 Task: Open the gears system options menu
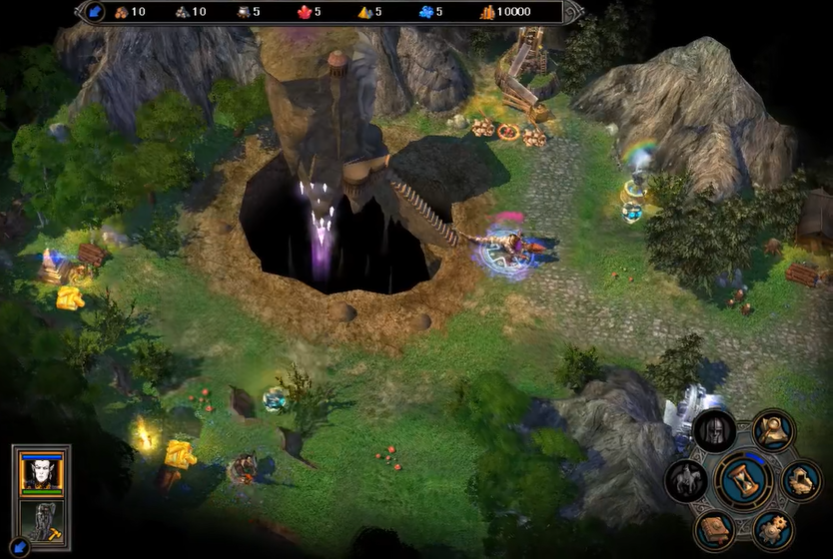pyautogui.click(x=773, y=530)
